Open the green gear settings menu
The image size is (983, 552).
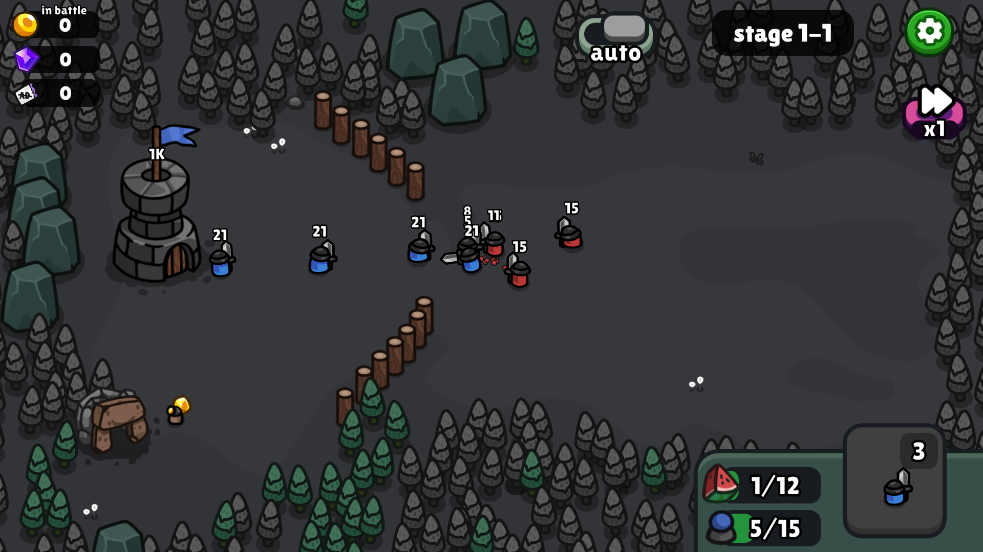coord(929,32)
